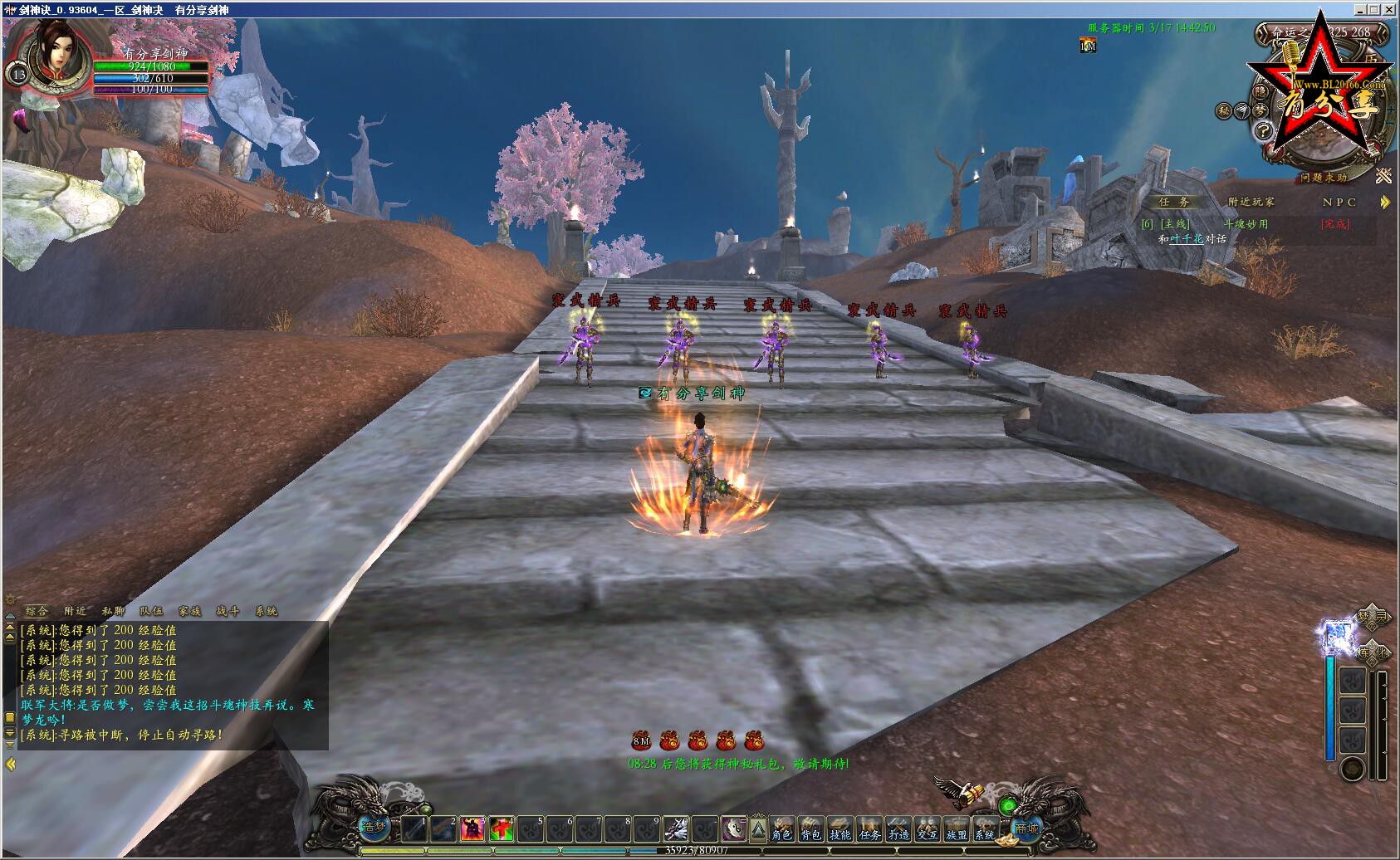Show the 附近玩家 nearby players tab
The width and height of the screenshot is (1400, 860).
point(1251,202)
